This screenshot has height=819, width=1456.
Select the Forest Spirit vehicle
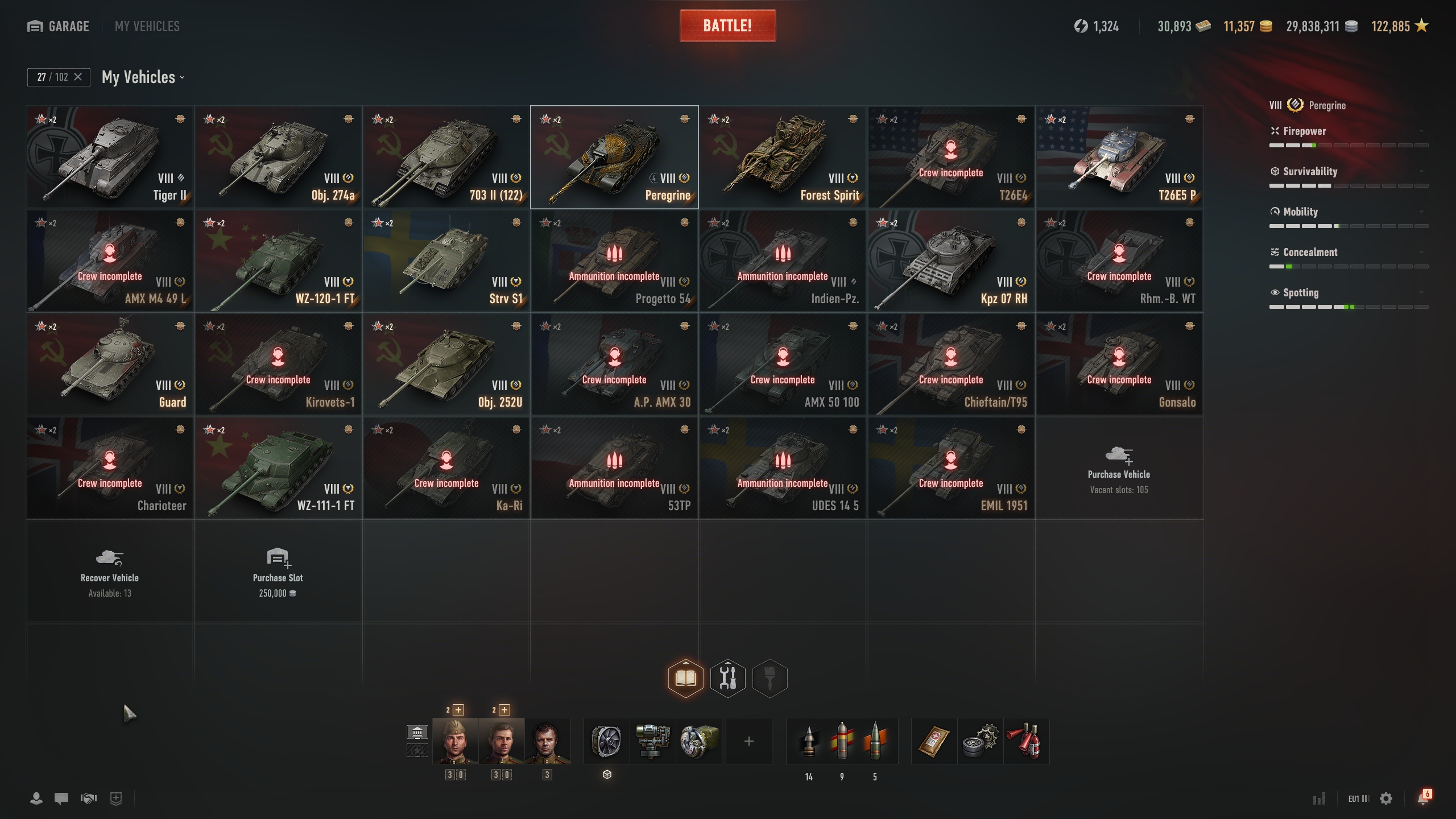(x=783, y=158)
